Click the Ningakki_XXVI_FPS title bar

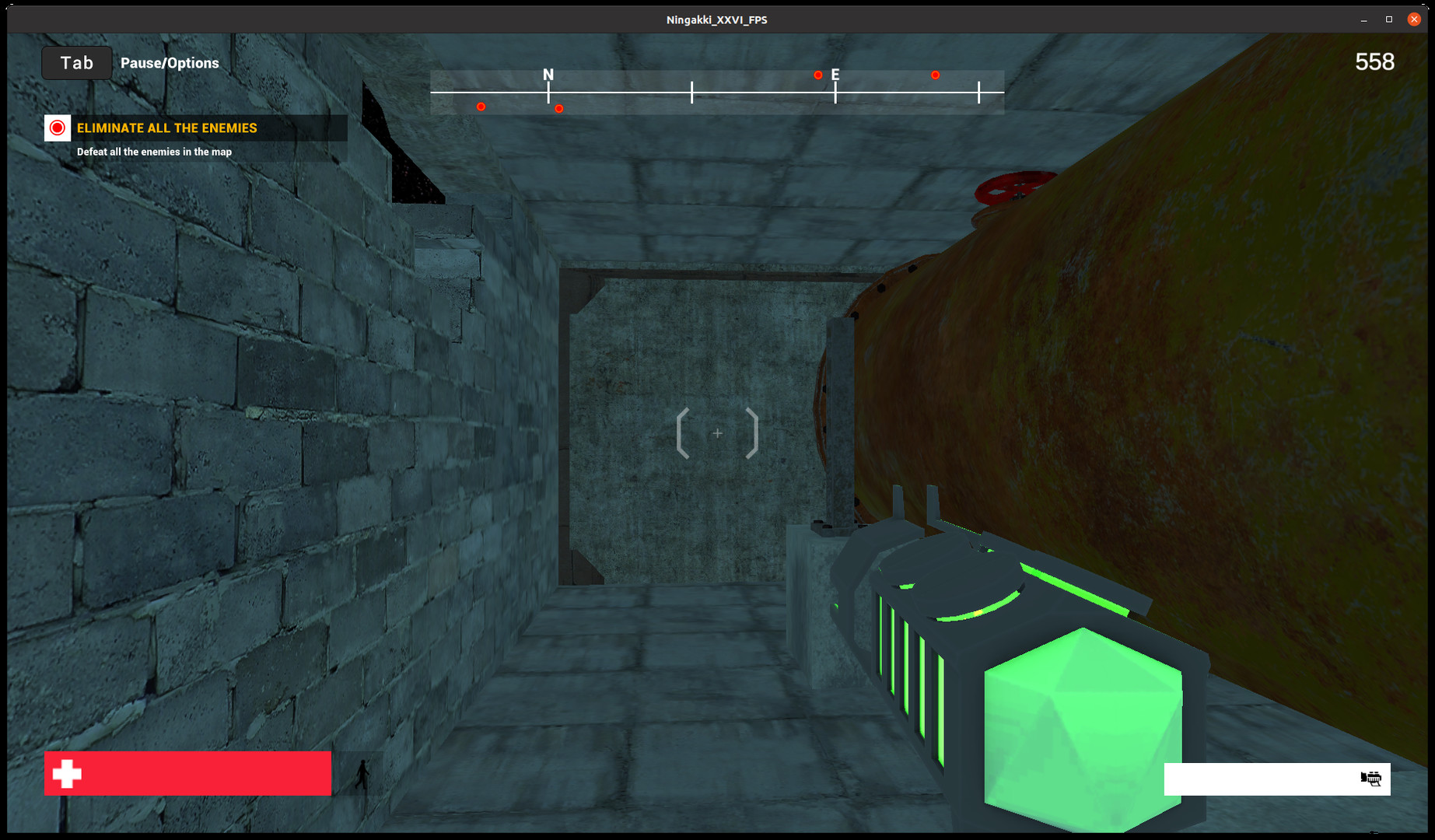point(716,19)
